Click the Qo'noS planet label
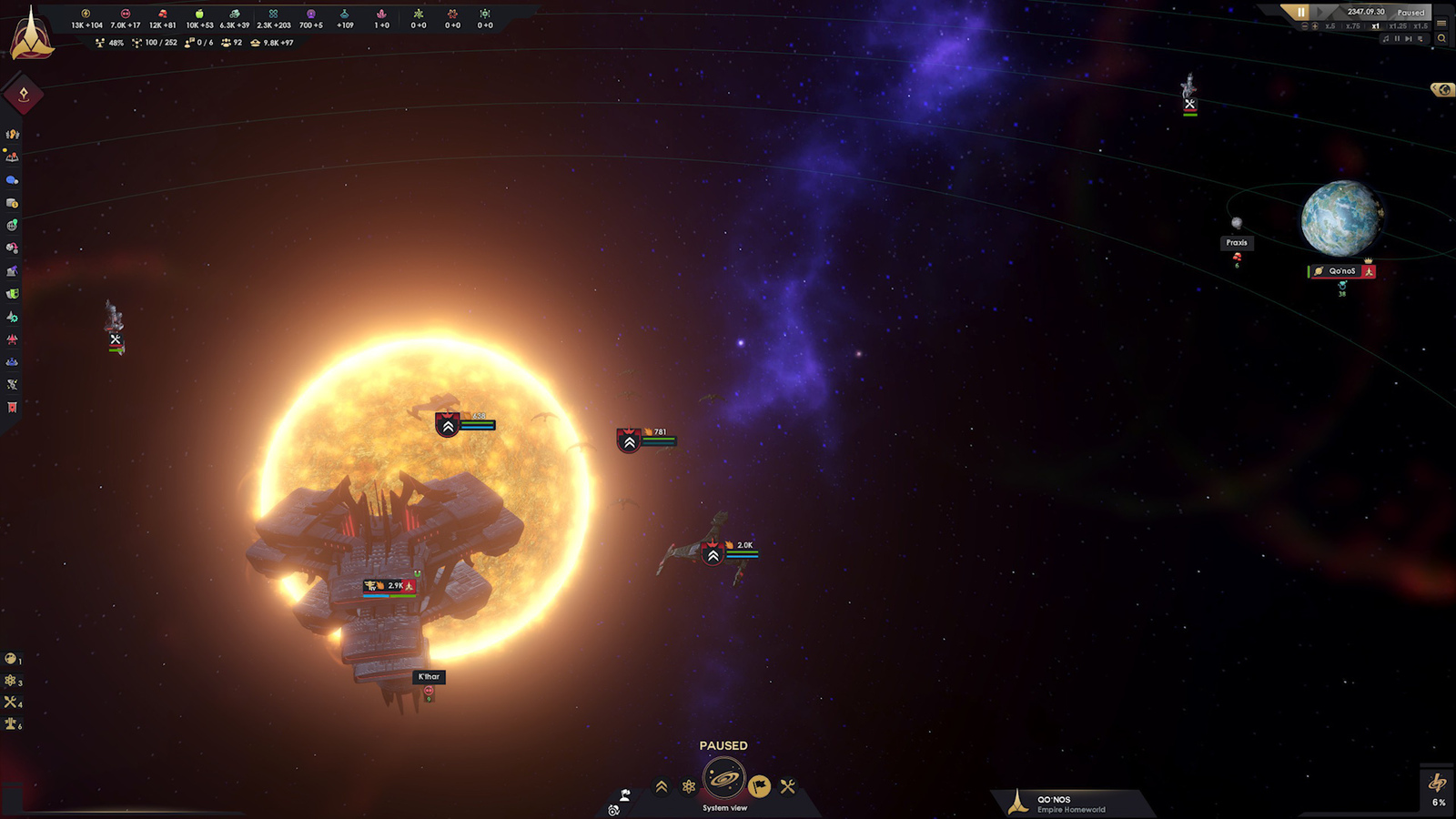Viewport: 1456px width, 819px height. tap(1341, 270)
